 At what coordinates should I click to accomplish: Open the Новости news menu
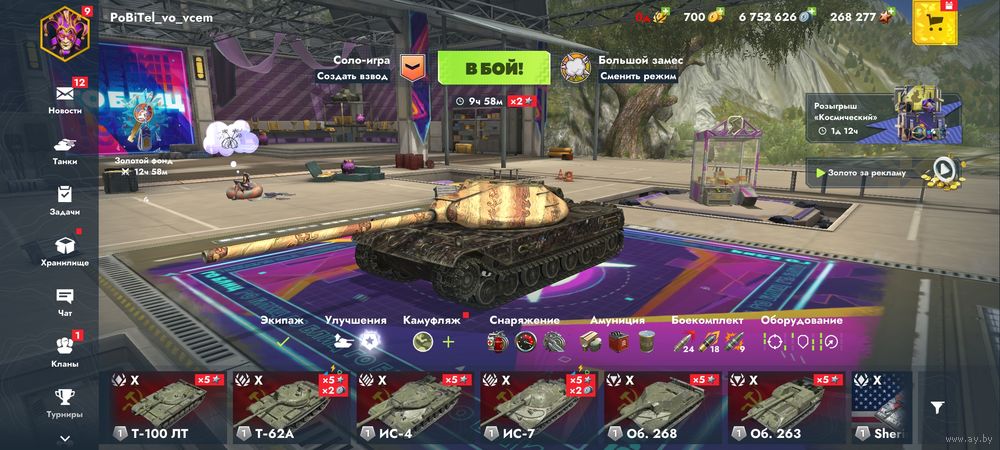(65, 97)
